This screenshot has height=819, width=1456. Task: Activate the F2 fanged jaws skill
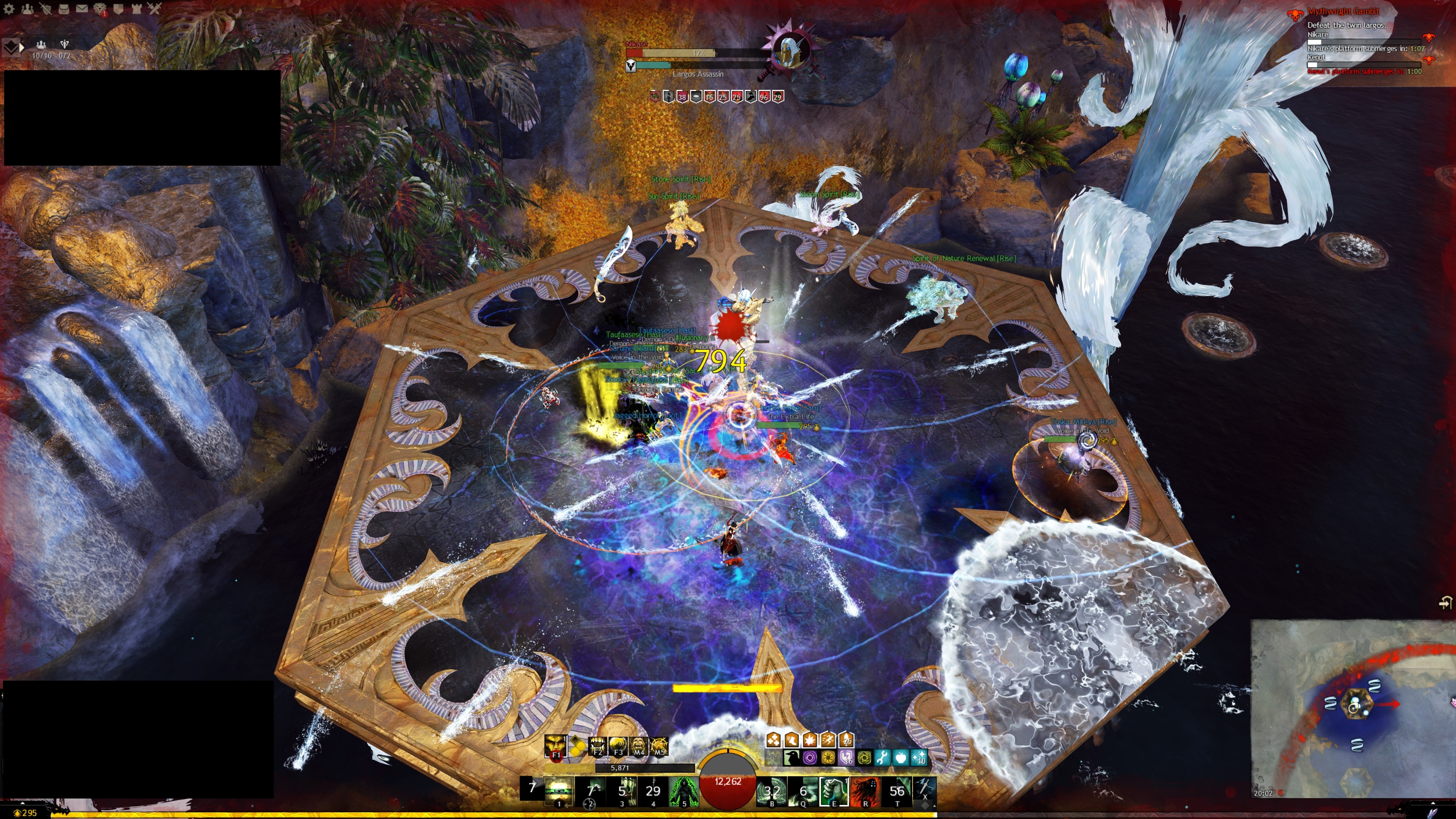597,747
